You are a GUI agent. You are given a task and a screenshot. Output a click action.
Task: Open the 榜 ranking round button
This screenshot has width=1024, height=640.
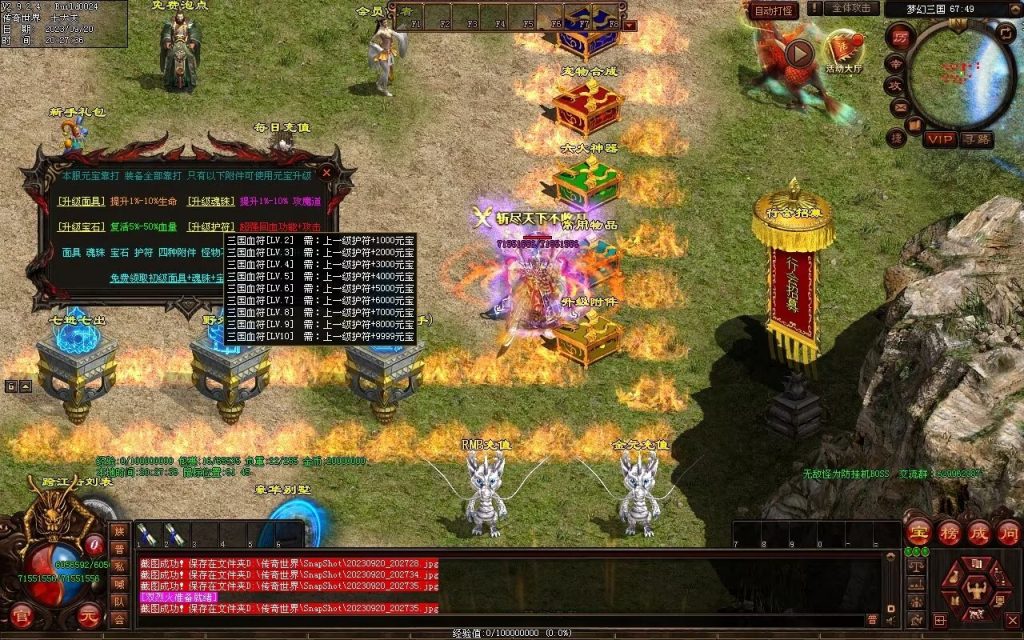point(948,531)
